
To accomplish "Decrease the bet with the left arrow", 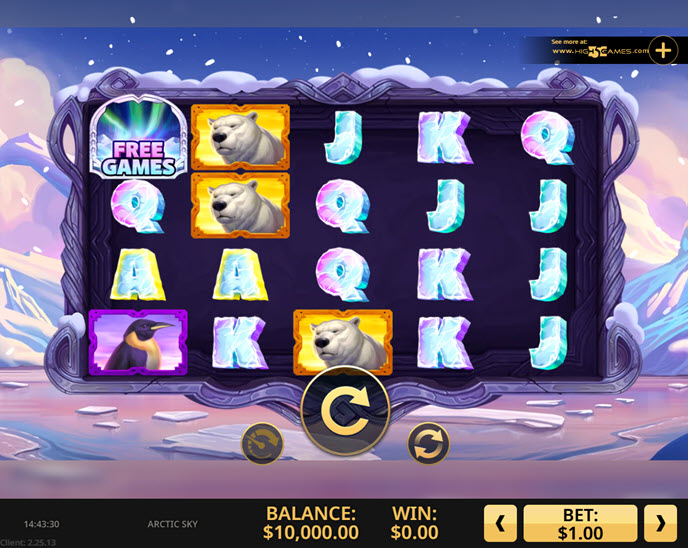I will [x=500, y=522].
